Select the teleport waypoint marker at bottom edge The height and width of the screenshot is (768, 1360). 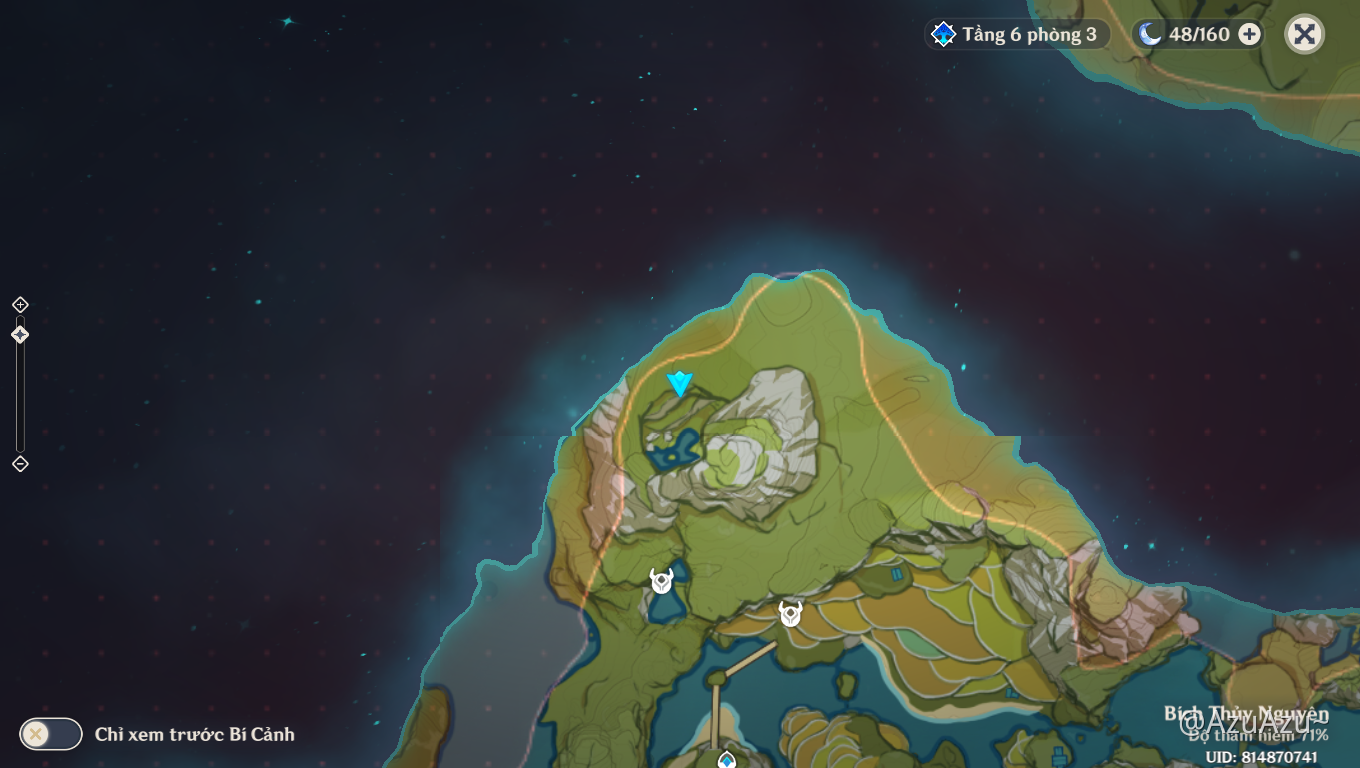[727, 760]
